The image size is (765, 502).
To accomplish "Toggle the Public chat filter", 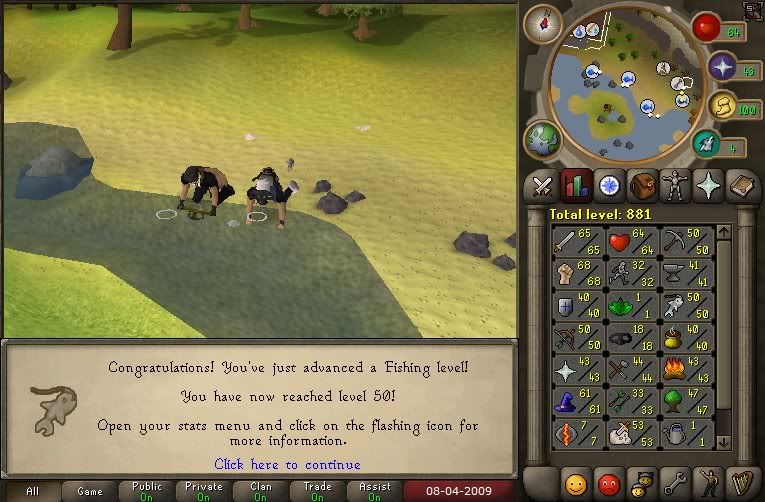I will coord(147,491).
